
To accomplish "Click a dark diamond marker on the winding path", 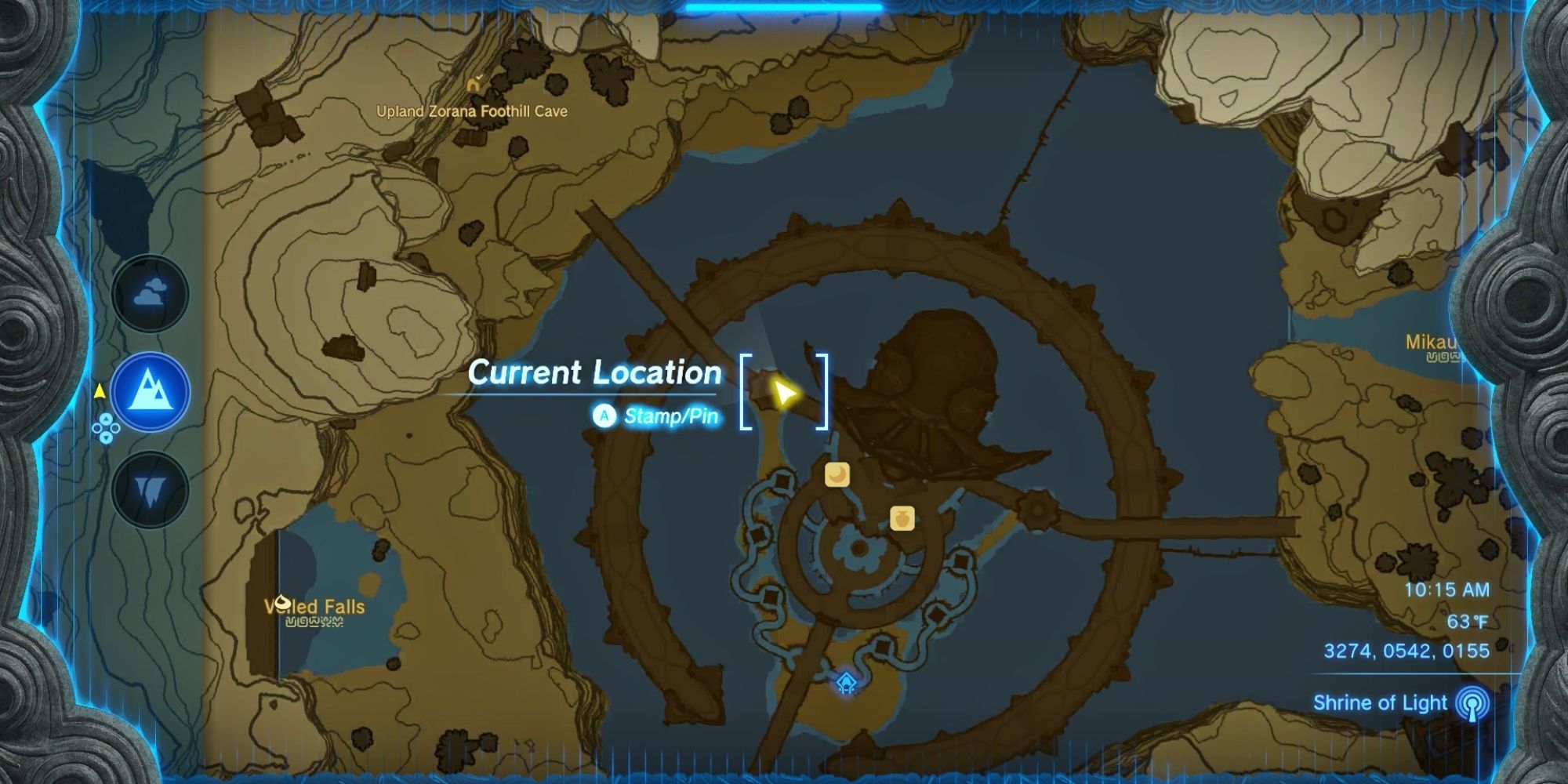I will 962,559.
